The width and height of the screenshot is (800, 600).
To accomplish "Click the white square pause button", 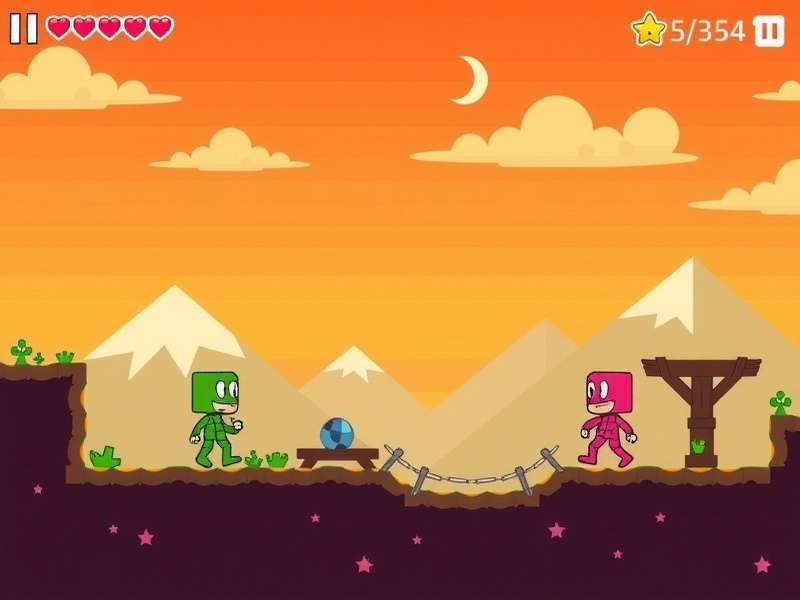I will (x=768, y=31).
